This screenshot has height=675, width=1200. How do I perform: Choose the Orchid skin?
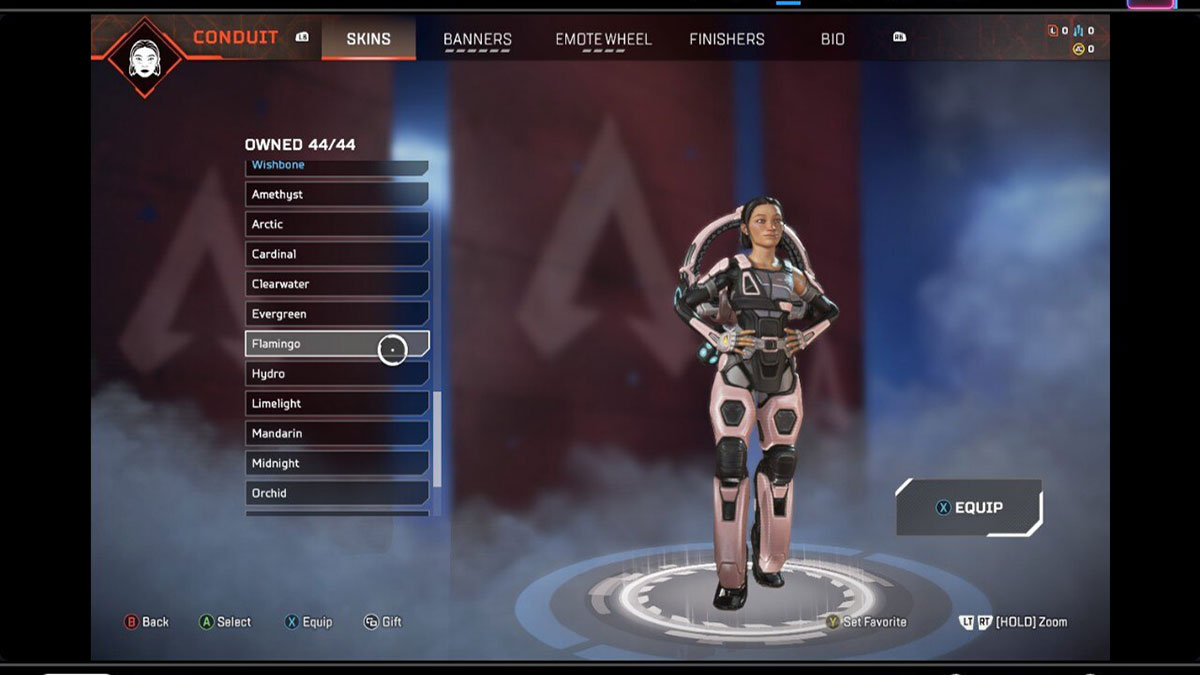coord(336,493)
